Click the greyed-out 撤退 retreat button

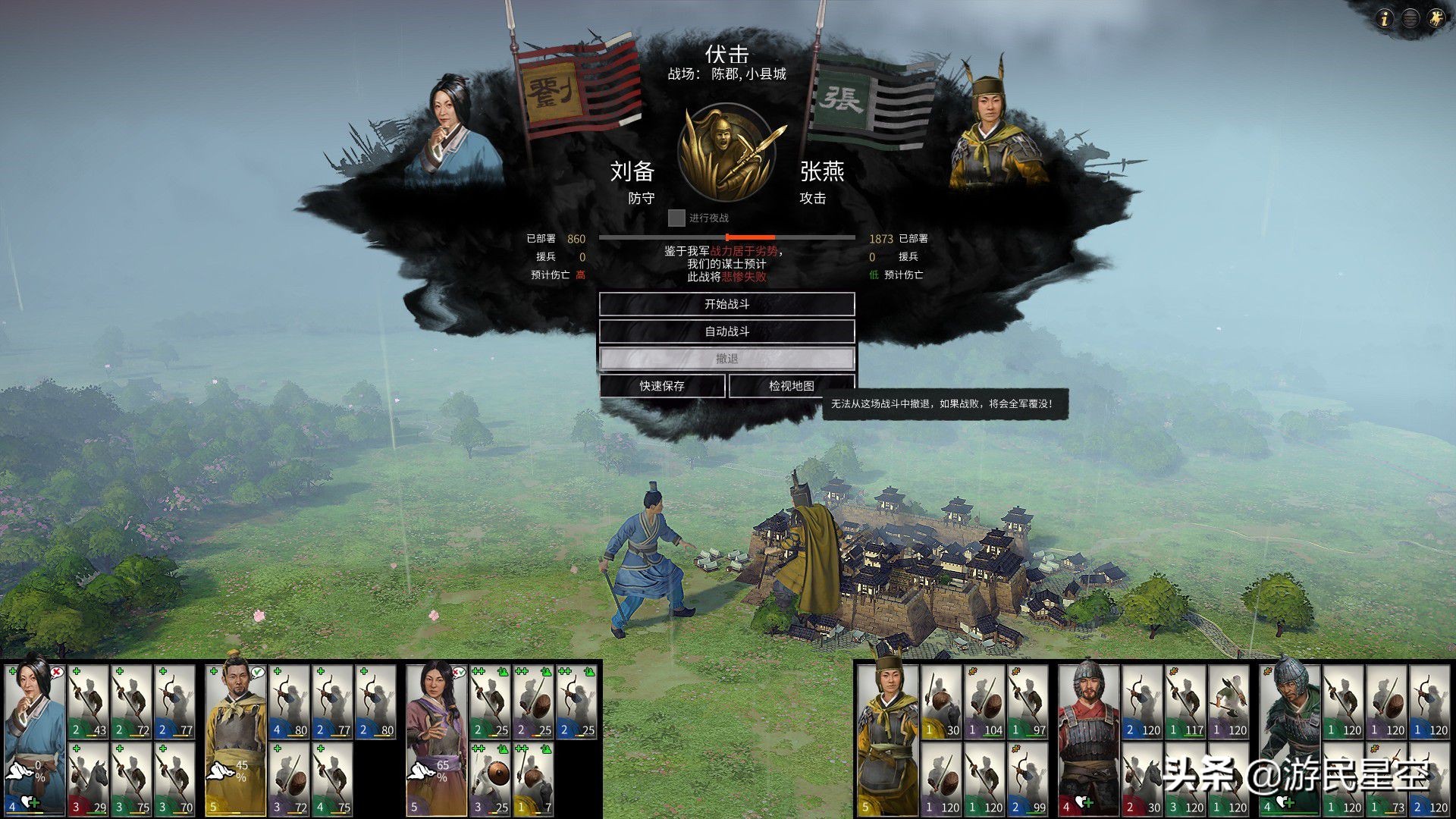pyautogui.click(x=726, y=359)
